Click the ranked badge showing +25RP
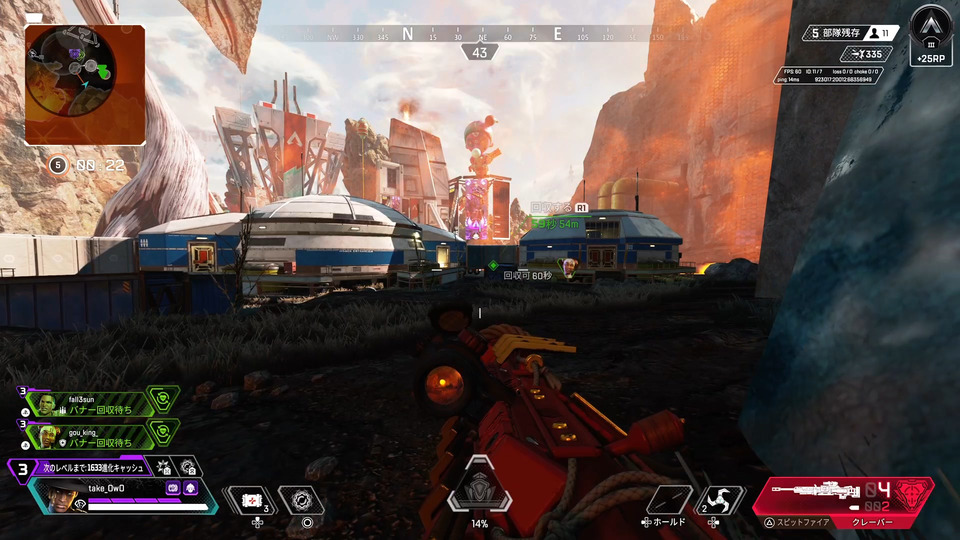960x540 pixels. pos(930,34)
